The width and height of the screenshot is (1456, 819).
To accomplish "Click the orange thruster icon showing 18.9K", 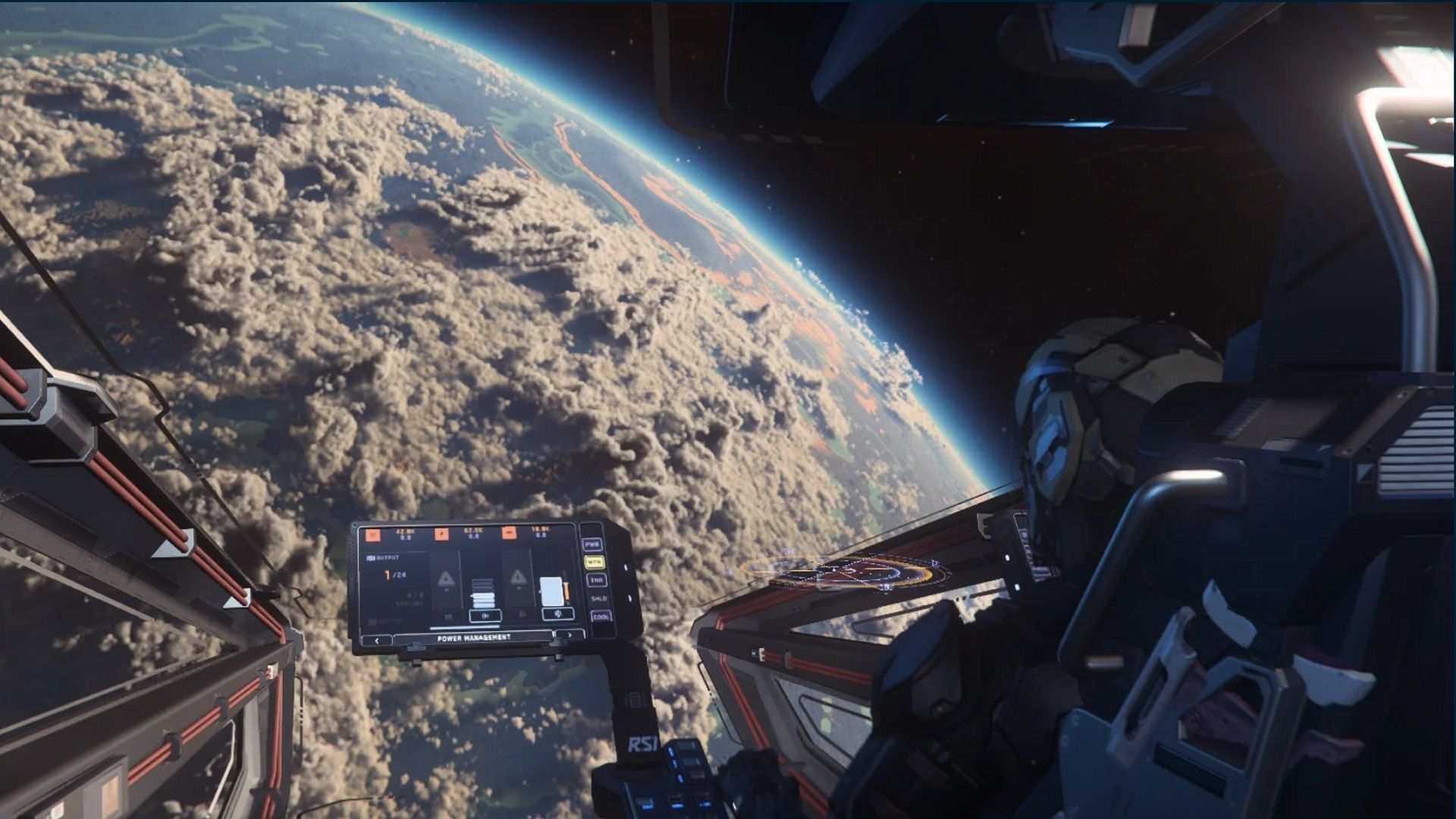I will [x=510, y=535].
